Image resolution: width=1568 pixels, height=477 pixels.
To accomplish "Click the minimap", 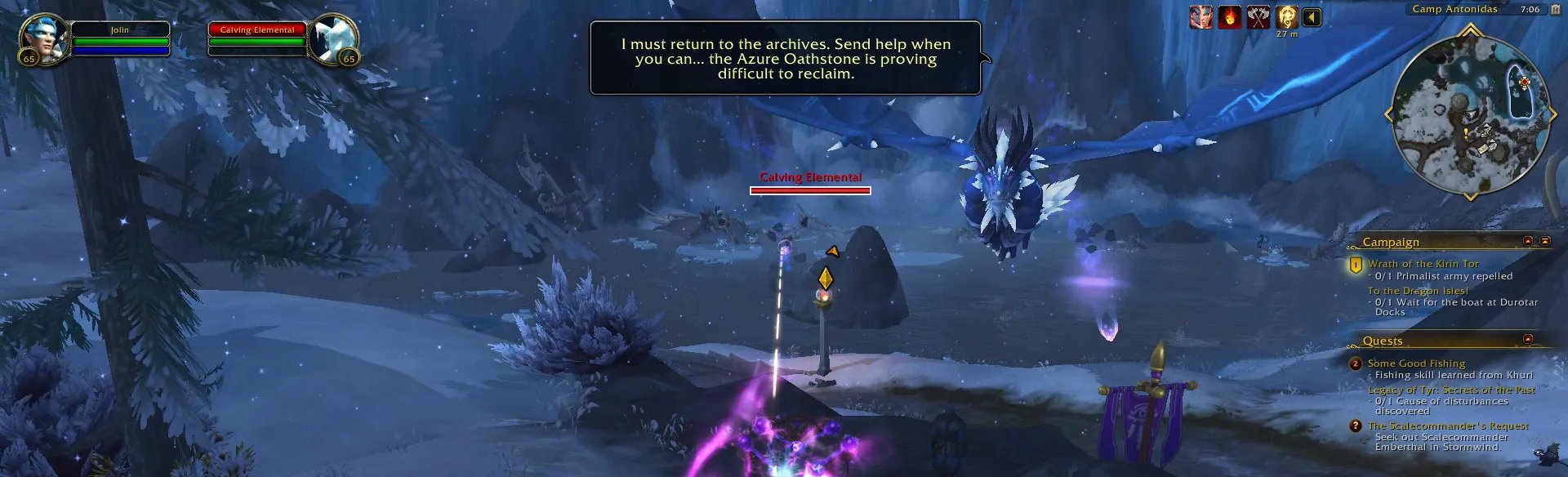I will coord(1469,114).
